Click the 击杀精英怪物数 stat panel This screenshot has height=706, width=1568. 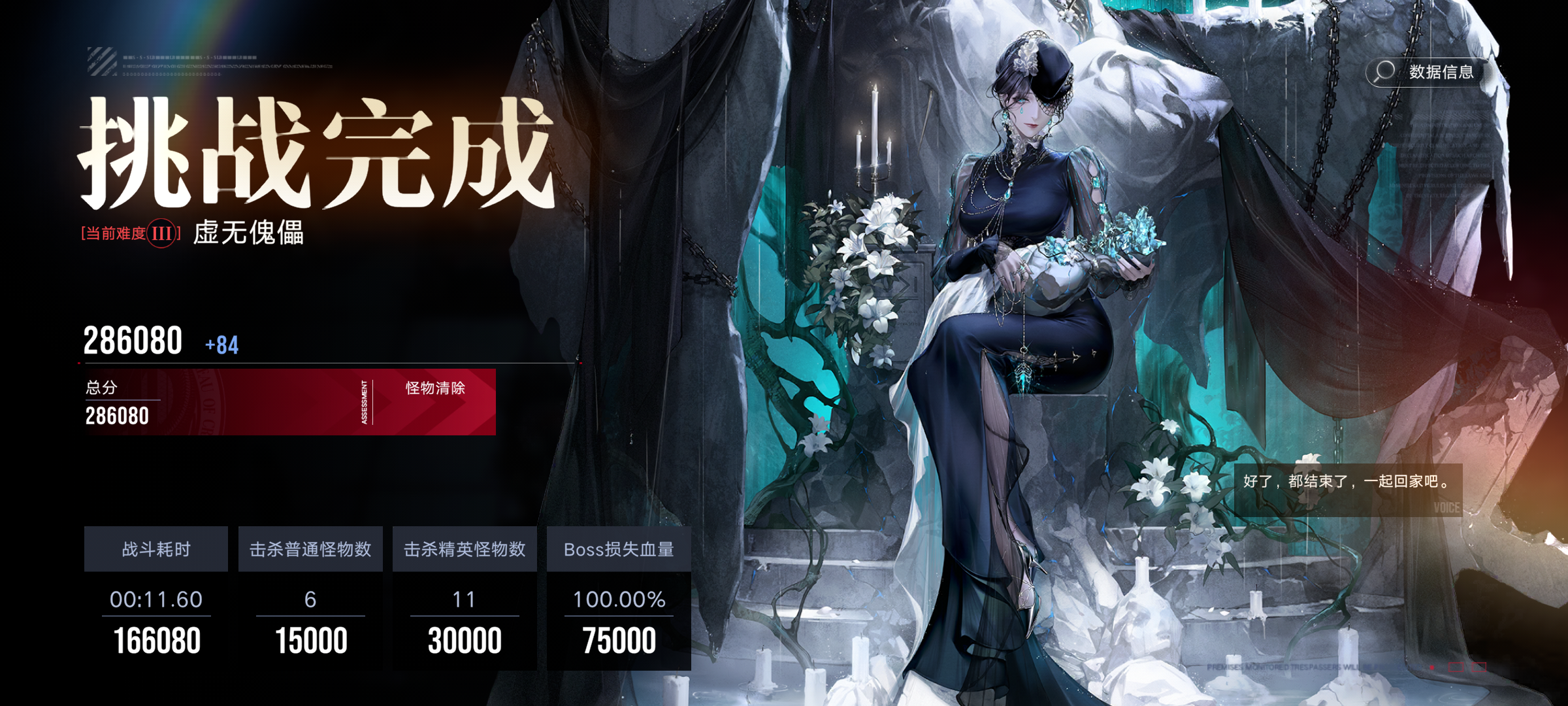(x=465, y=550)
